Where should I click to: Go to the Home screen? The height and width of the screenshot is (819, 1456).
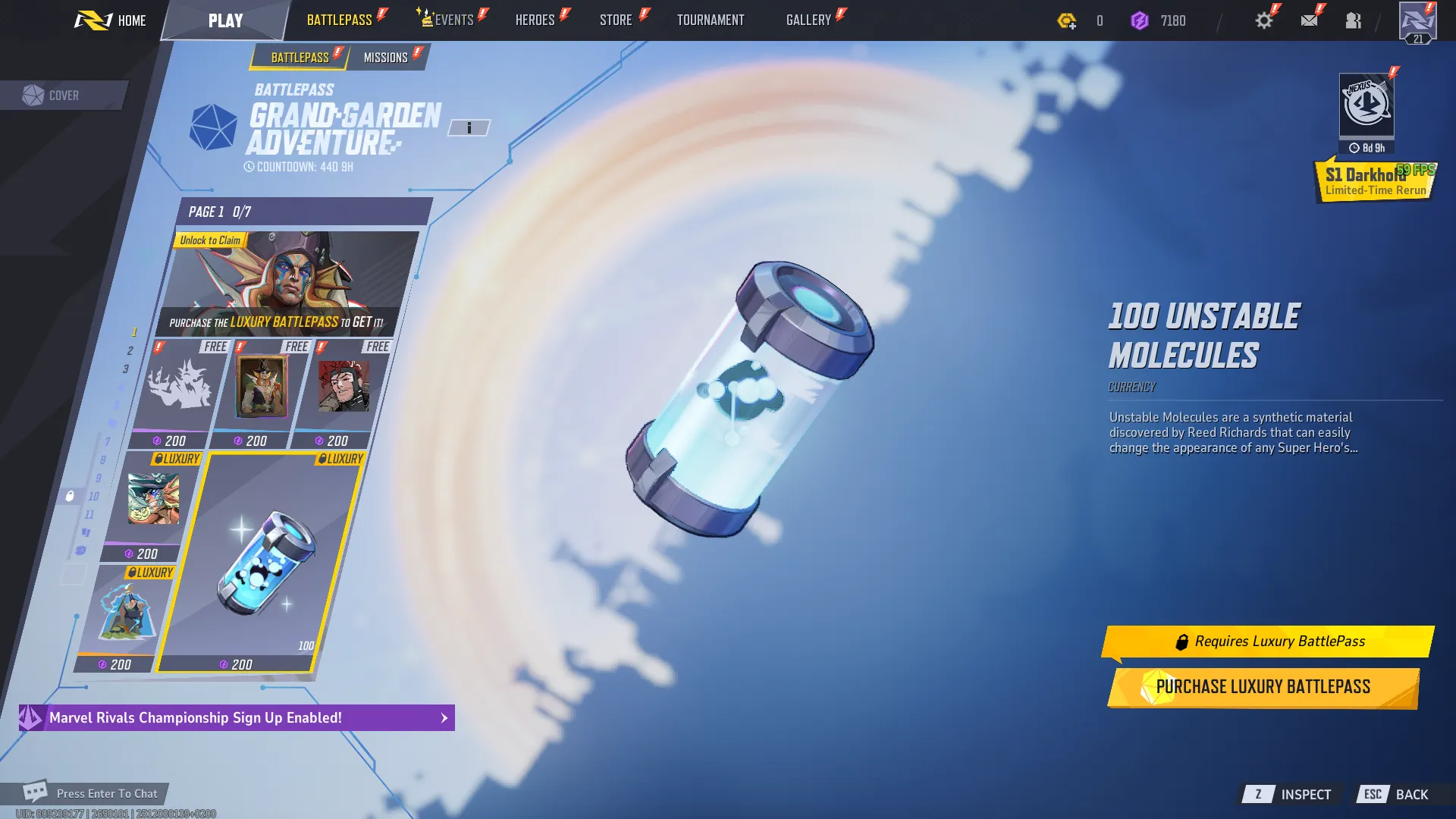[111, 20]
